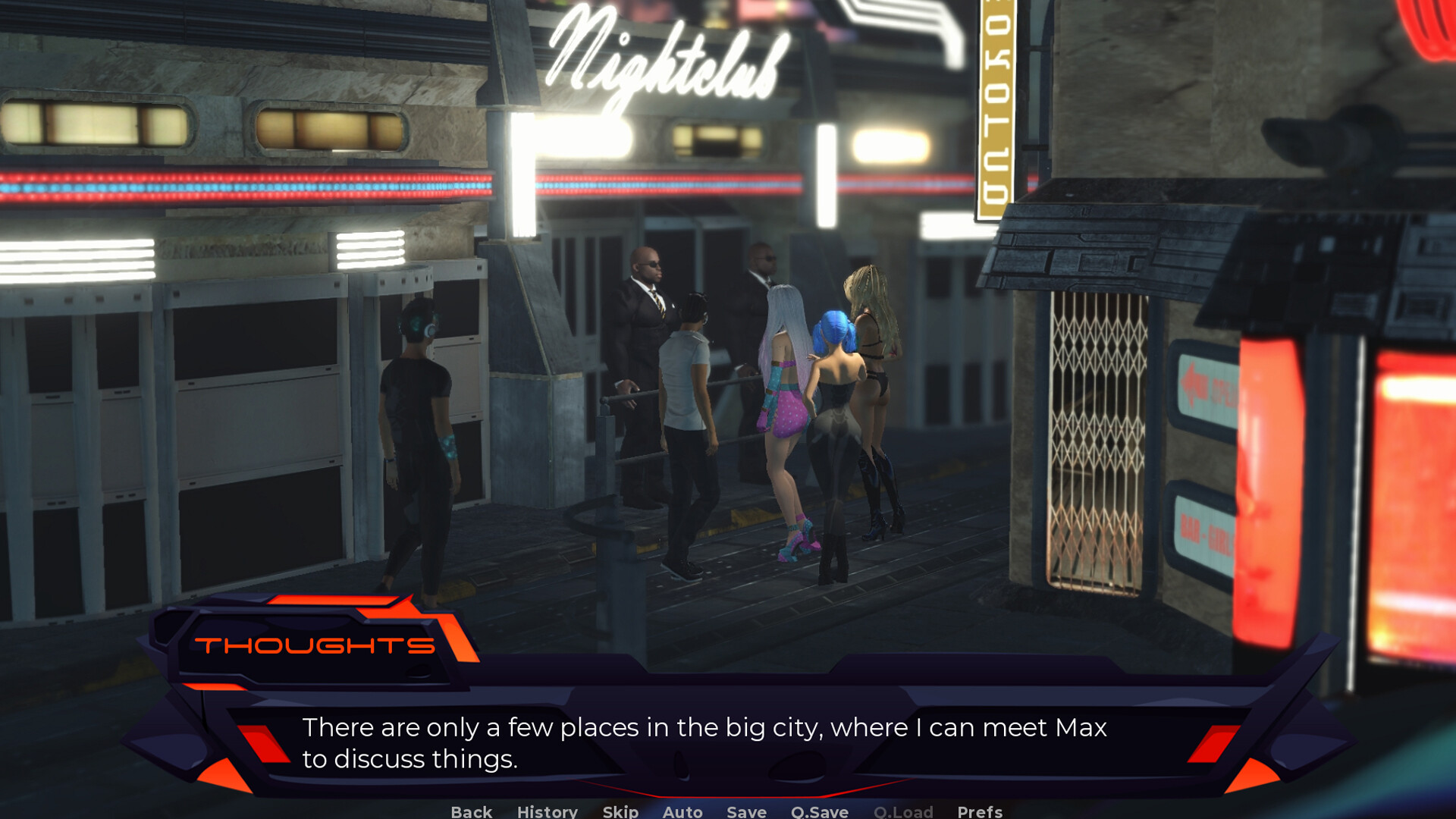1456x819 pixels.
Task: Enable Skip mode
Action: 619,811
